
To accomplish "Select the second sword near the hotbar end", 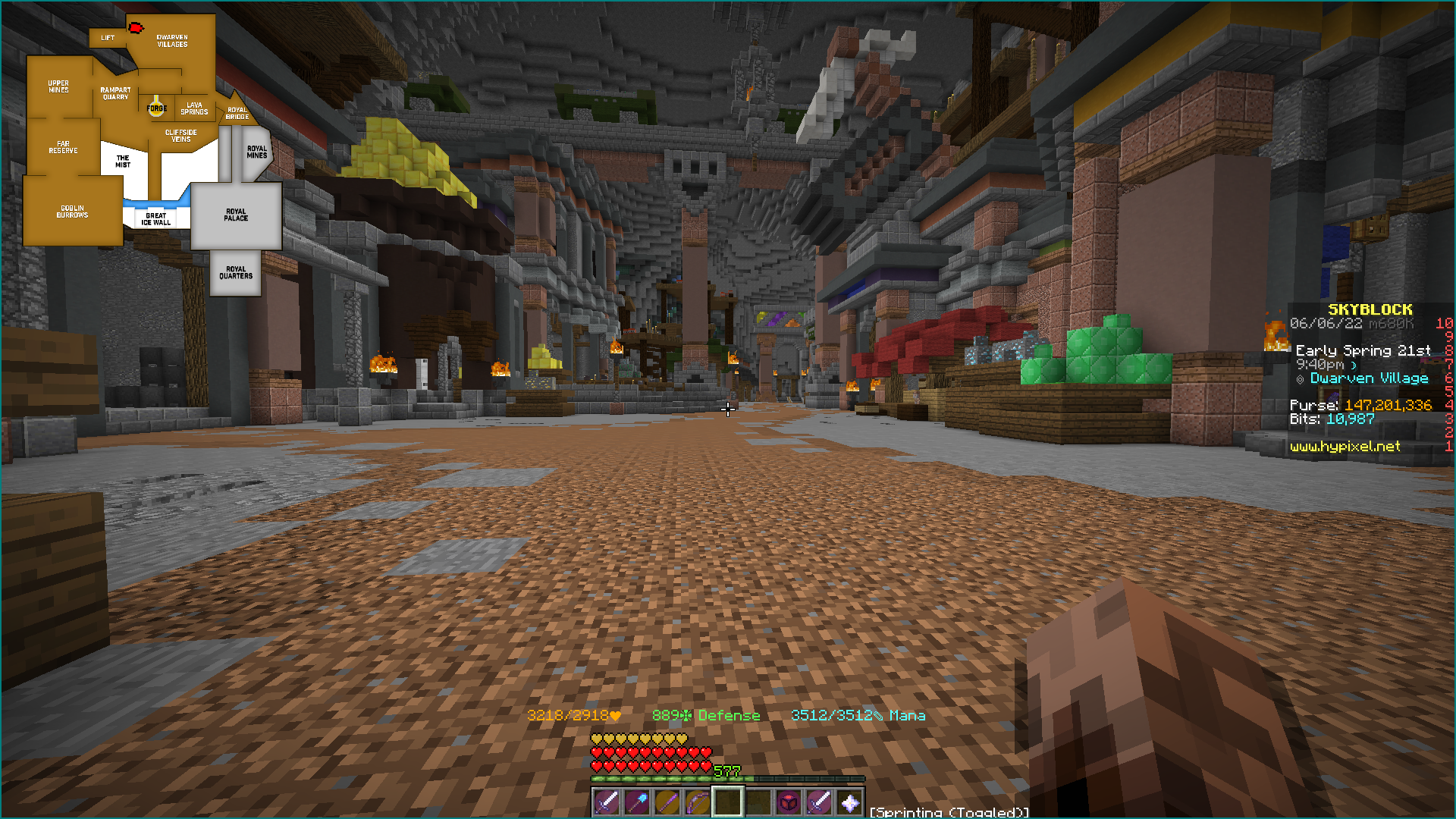I will (820, 802).
